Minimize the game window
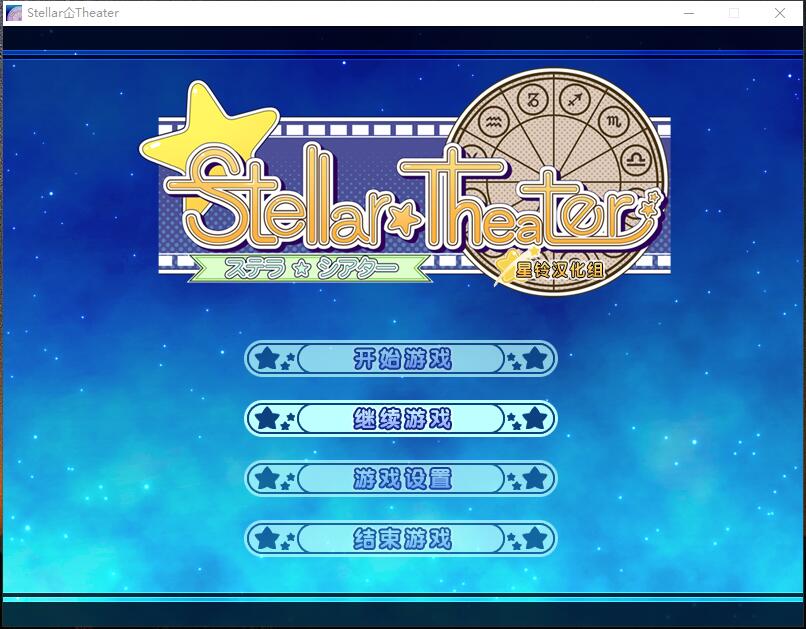Viewport: 806px width, 629px height. point(689,13)
